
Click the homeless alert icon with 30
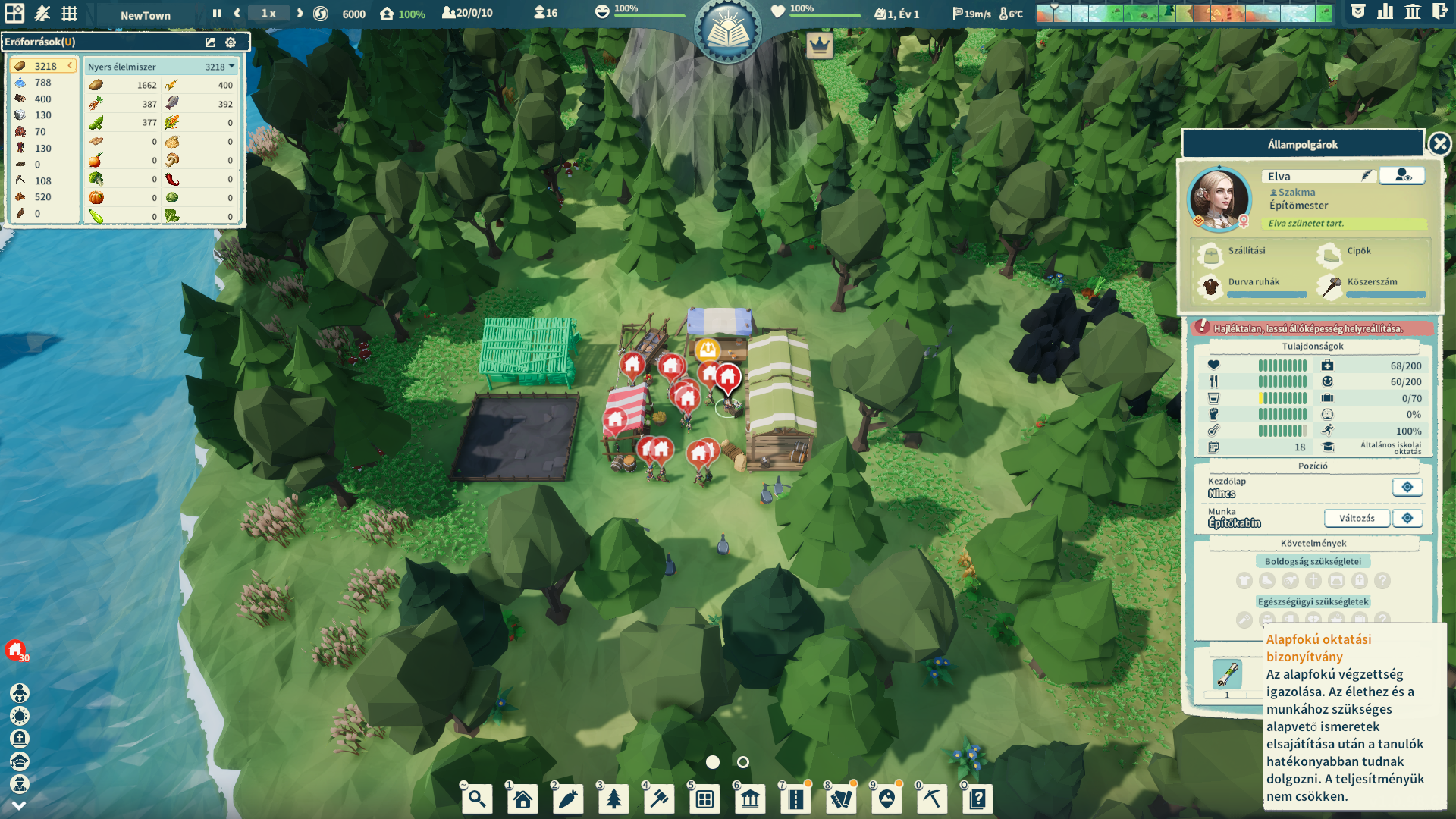tap(16, 650)
